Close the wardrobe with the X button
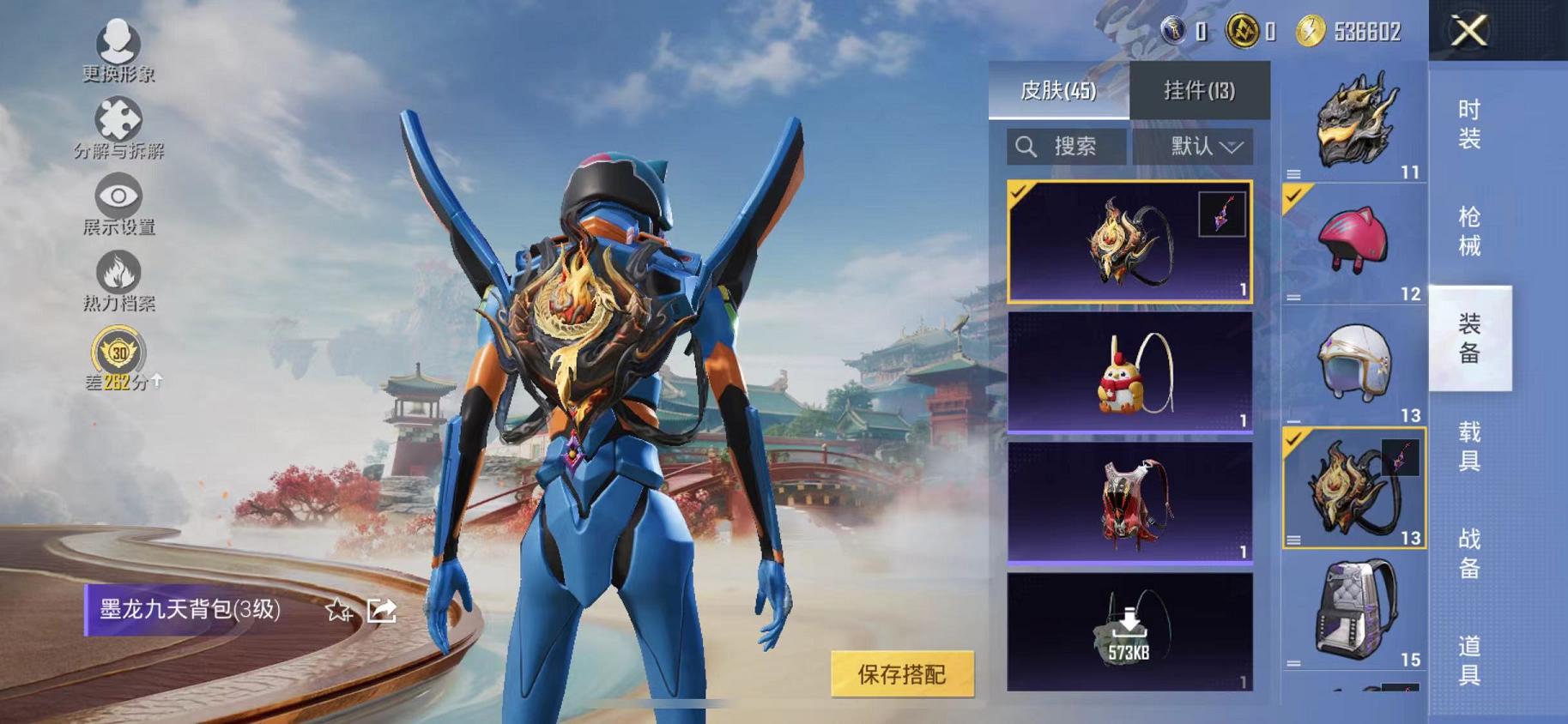Image resolution: width=1568 pixels, height=724 pixels. 1469,33
